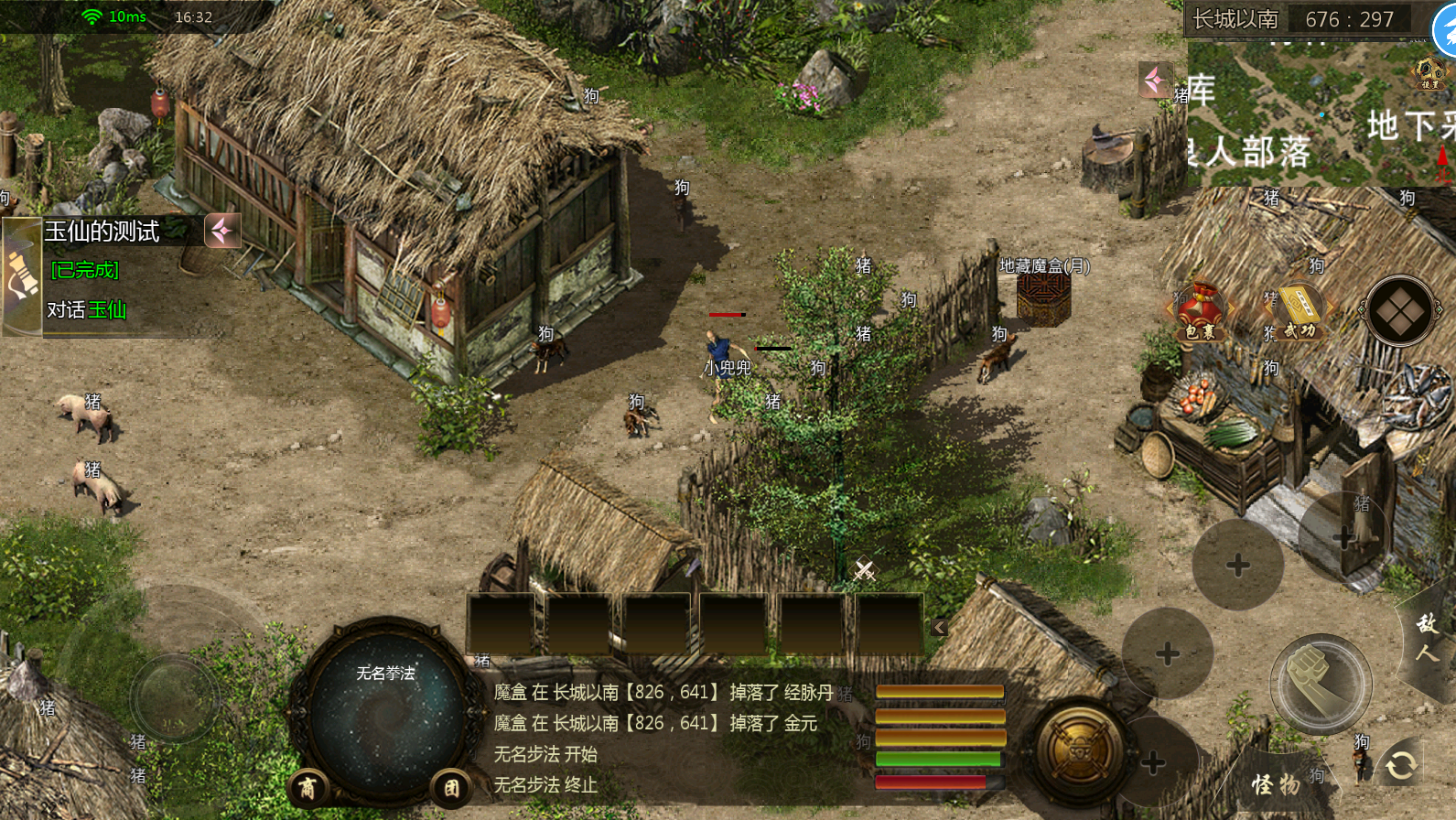Click the 对话 玉仙 quest objective
This screenshot has width=1456, height=820.
click(87, 310)
